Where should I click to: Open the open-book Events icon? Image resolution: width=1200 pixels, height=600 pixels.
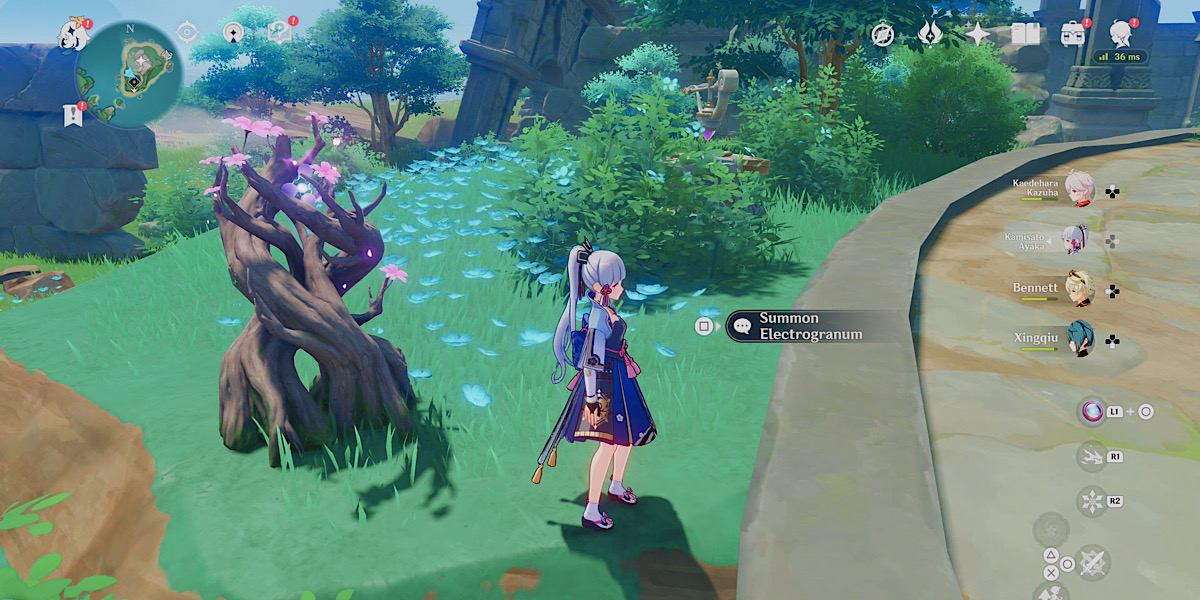point(1025,34)
